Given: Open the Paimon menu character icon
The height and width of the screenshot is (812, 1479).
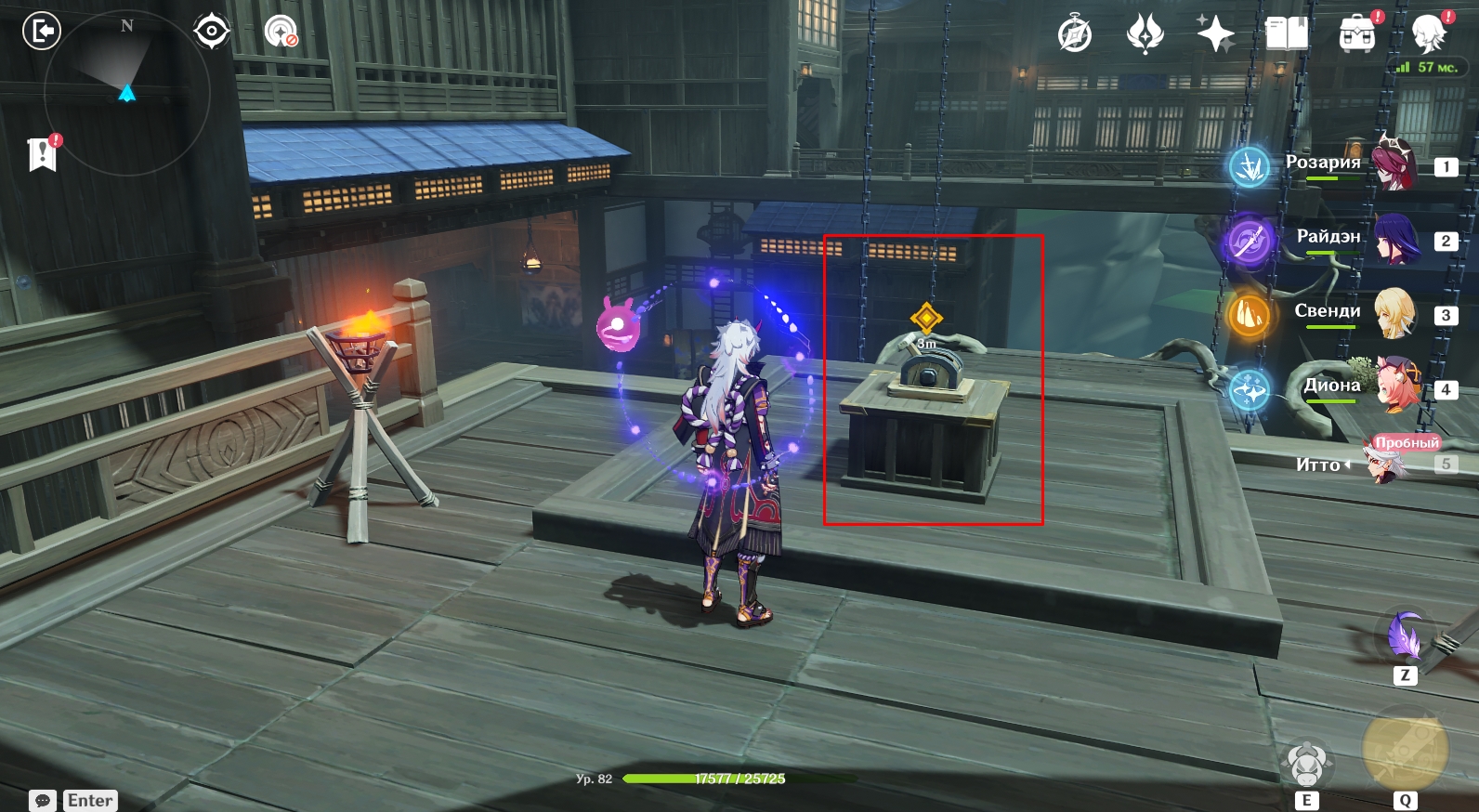Looking at the screenshot, I should tap(1429, 34).
